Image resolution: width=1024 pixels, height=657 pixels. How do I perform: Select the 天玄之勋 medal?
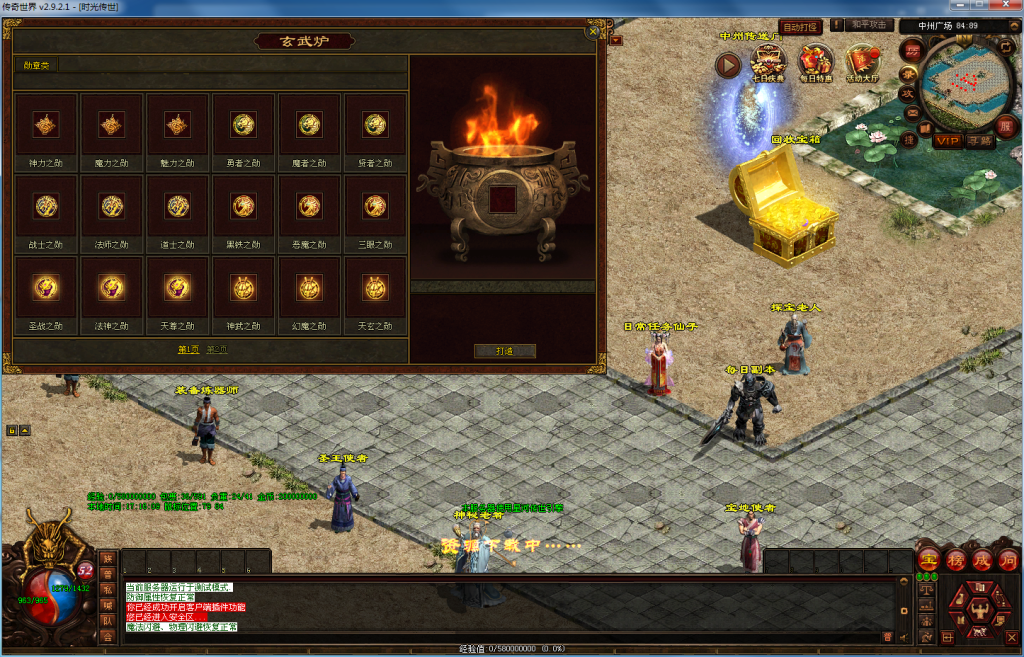[x=375, y=289]
